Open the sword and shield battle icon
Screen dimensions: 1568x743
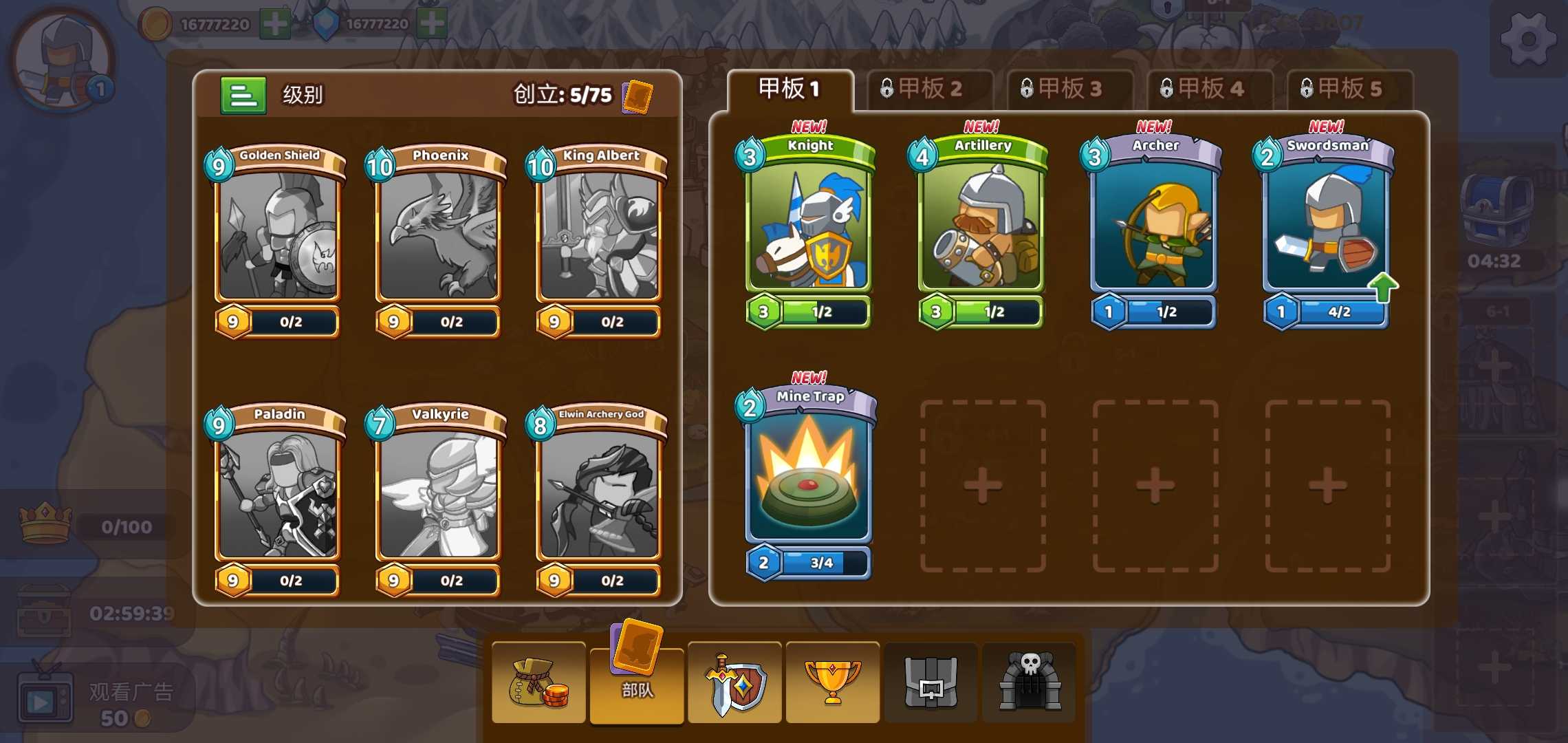(734, 682)
